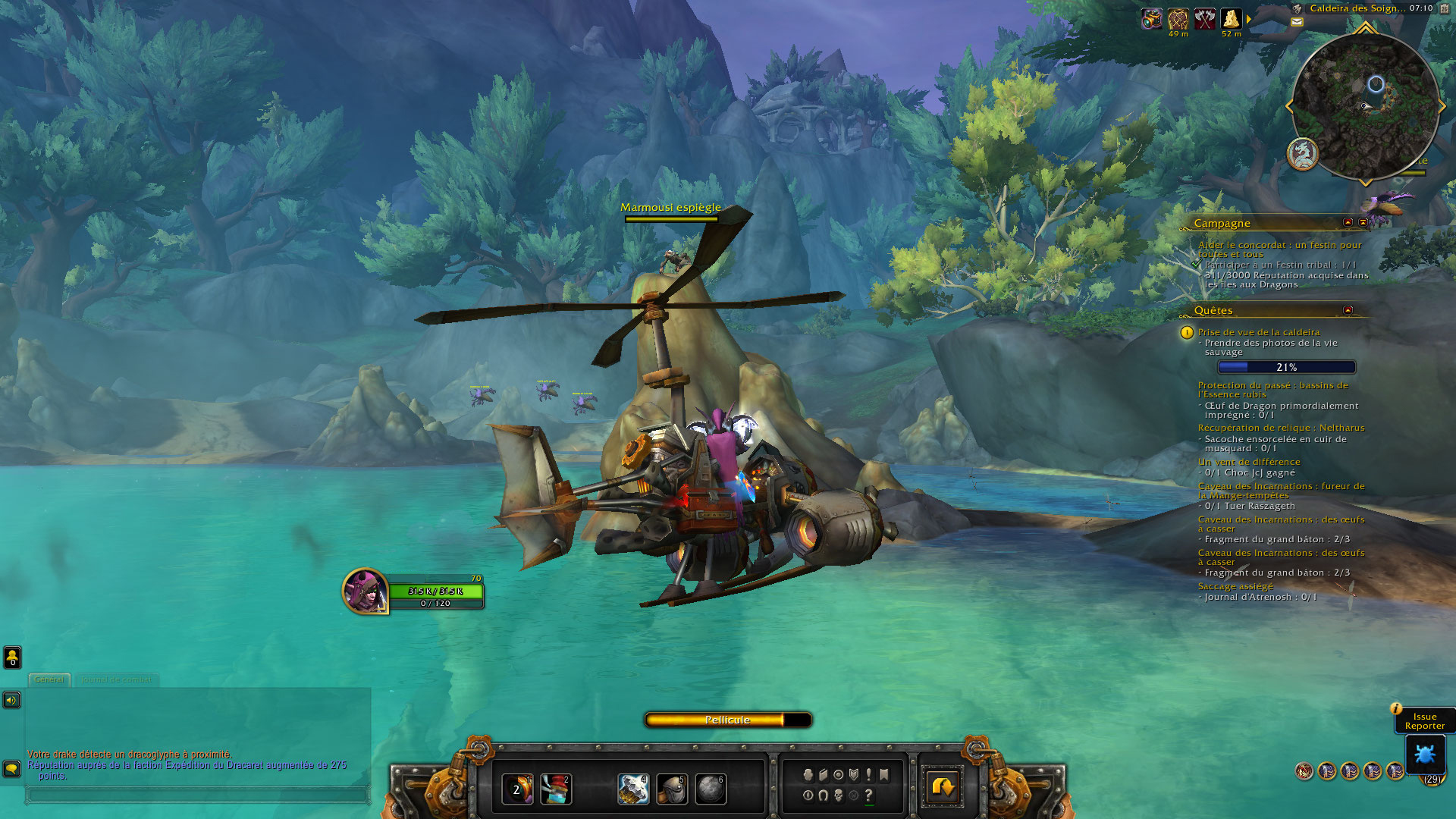Image resolution: width=1456 pixels, height=819 pixels.
Task: Activate the camera film ability in slot 1
Action: [x=518, y=789]
